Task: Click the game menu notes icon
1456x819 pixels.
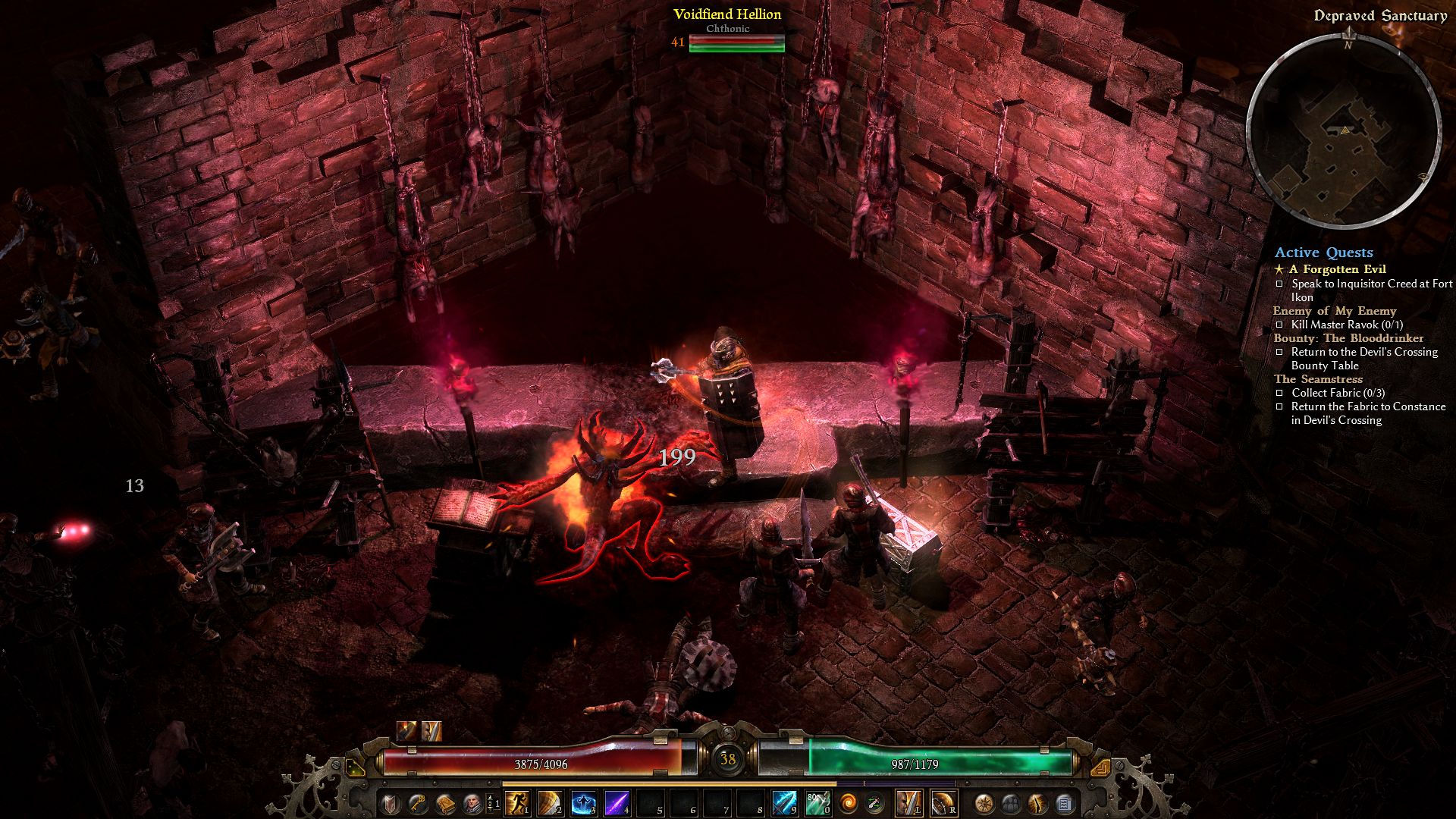Action: [x=1064, y=803]
